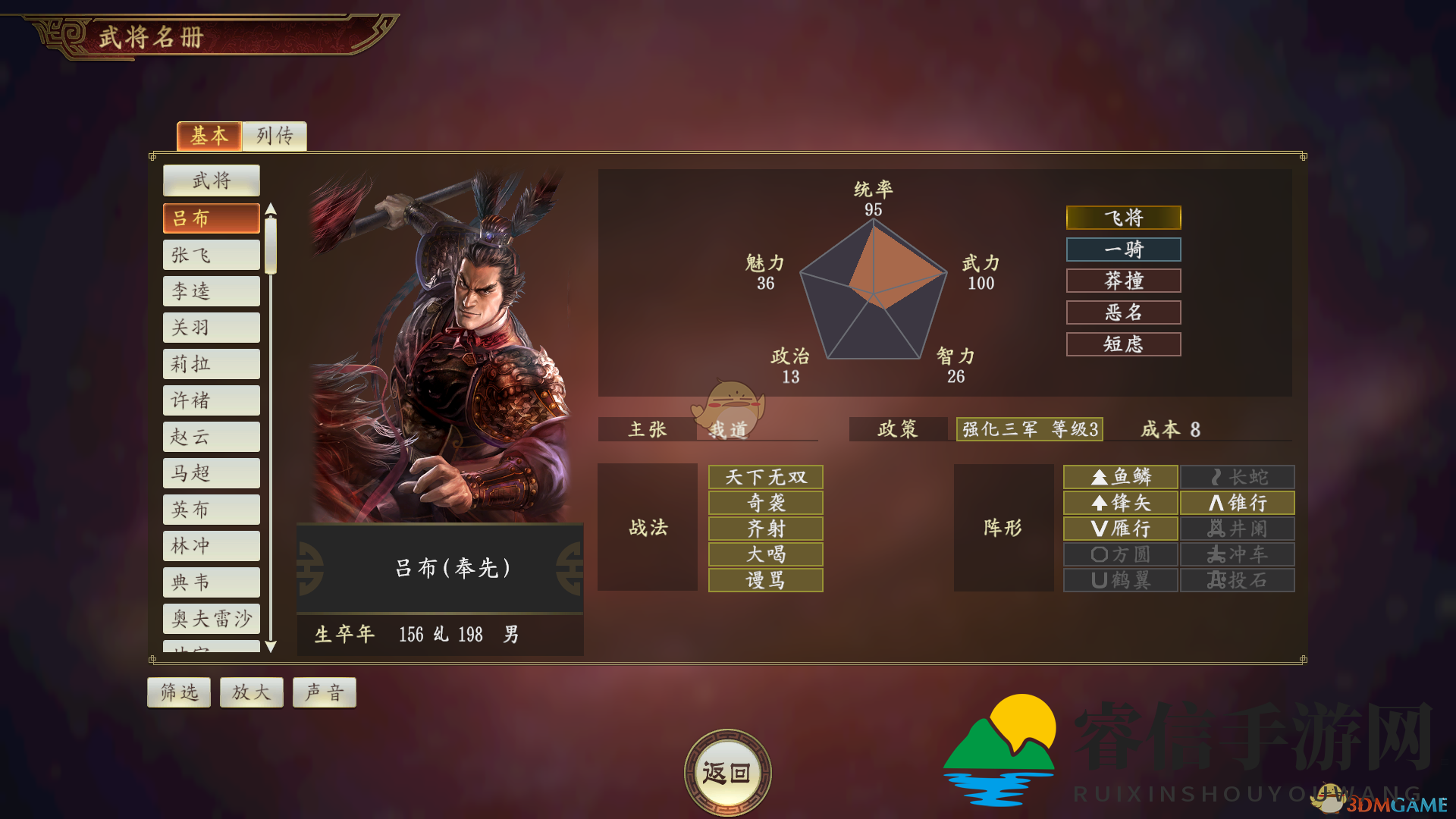Screen dimensions: 1456x819
Task: Click the 冲车 battering ram formation icon
Action: [x=1237, y=554]
